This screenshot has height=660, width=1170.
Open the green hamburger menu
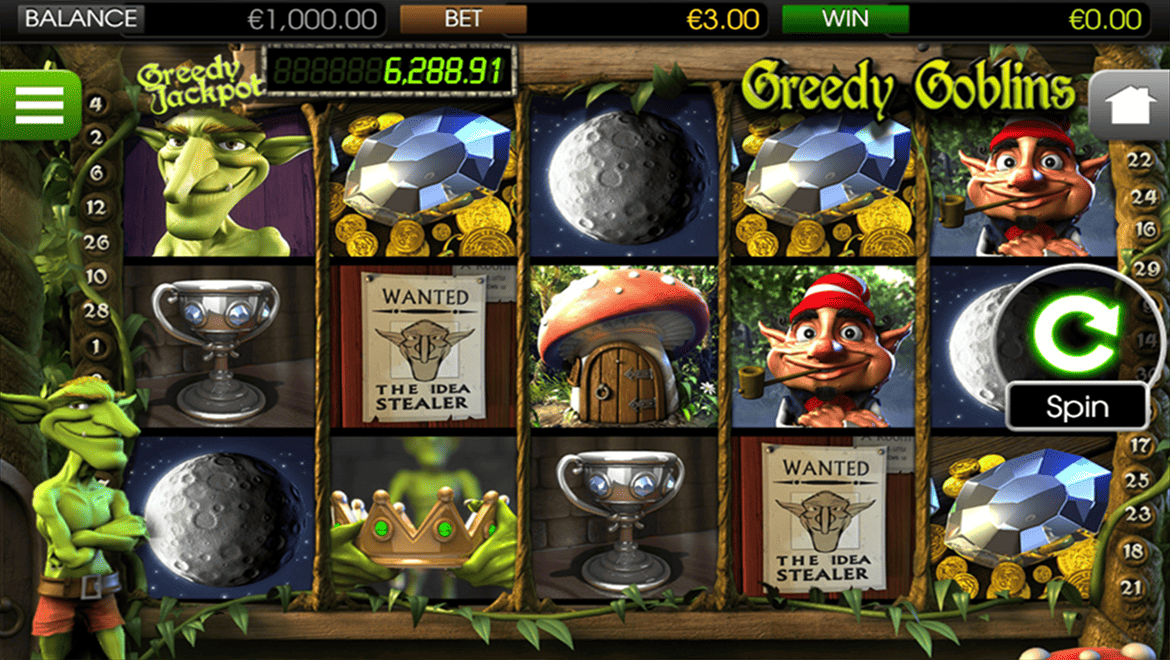[x=39, y=104]
